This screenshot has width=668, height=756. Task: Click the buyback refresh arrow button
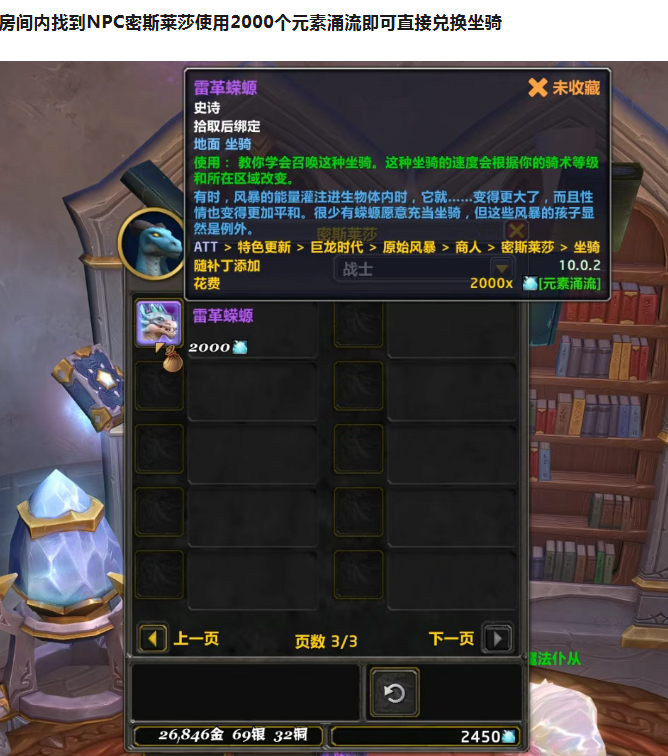[394, 692]
